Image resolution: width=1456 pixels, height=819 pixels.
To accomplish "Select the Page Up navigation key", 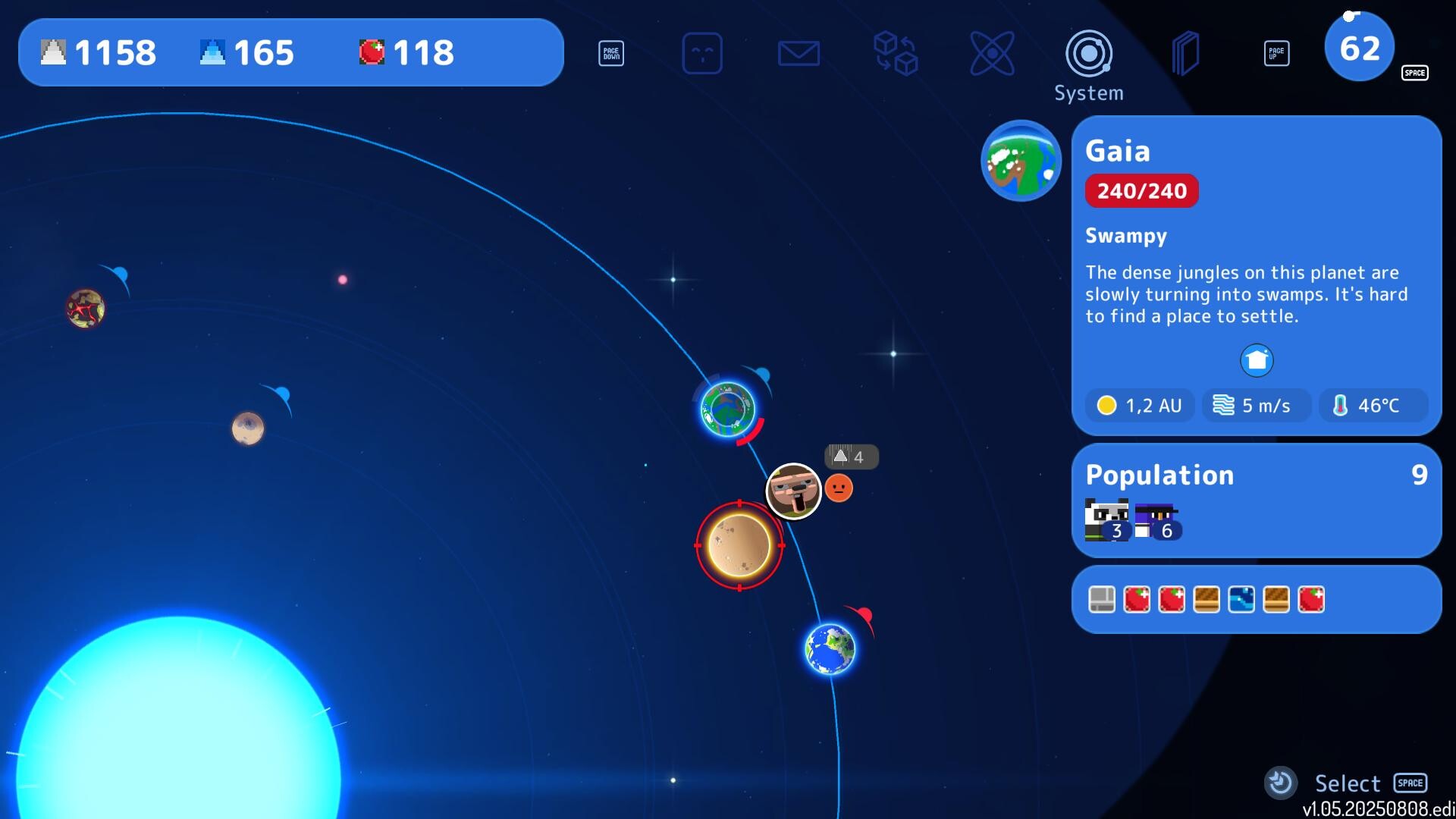I will pos(1278,53).
